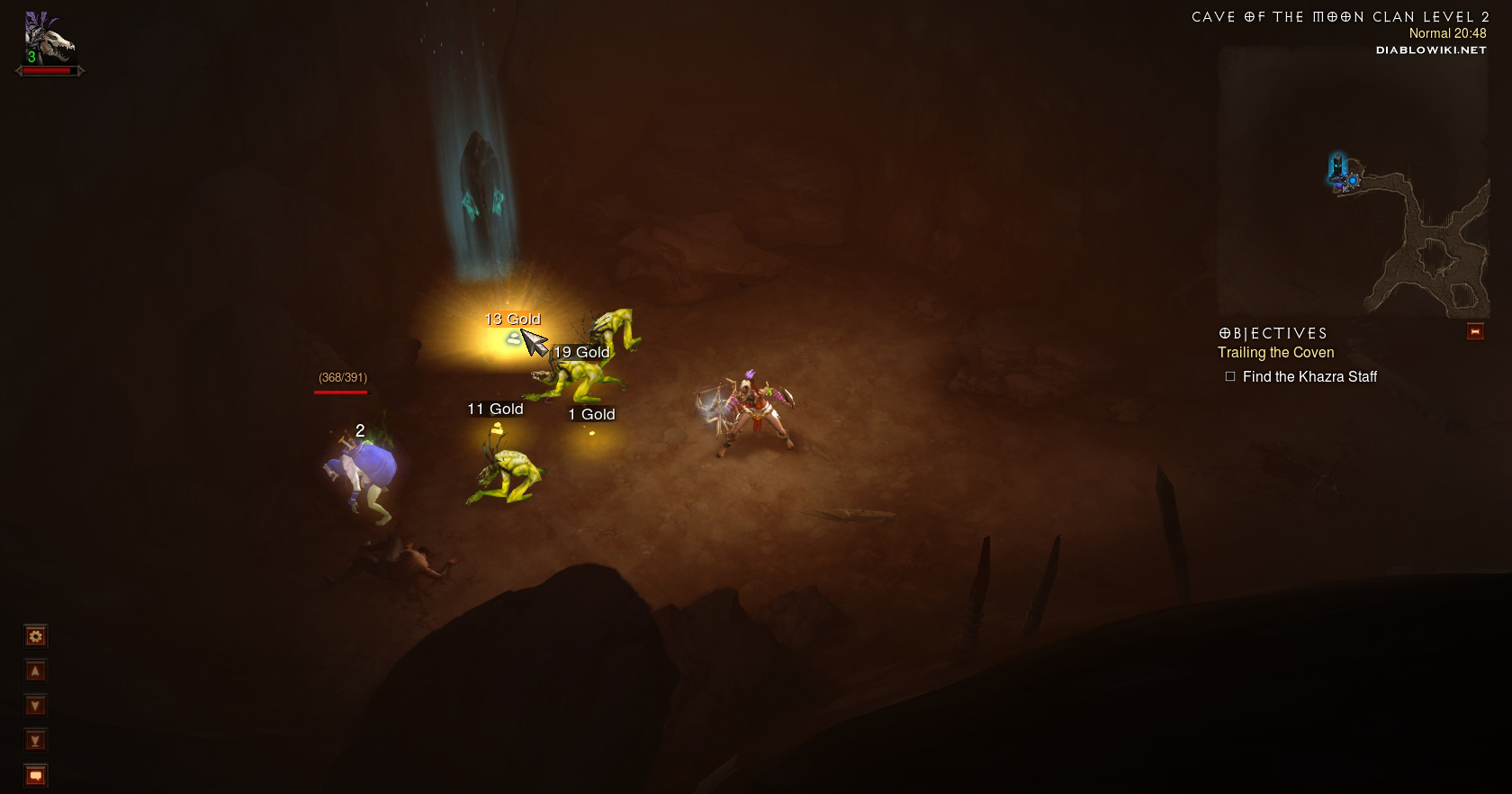Screen dimensions: 1512x794
Task: Select the Trailing the Coven quest title
Action: pyautogui.click(x=1275, y=353)
